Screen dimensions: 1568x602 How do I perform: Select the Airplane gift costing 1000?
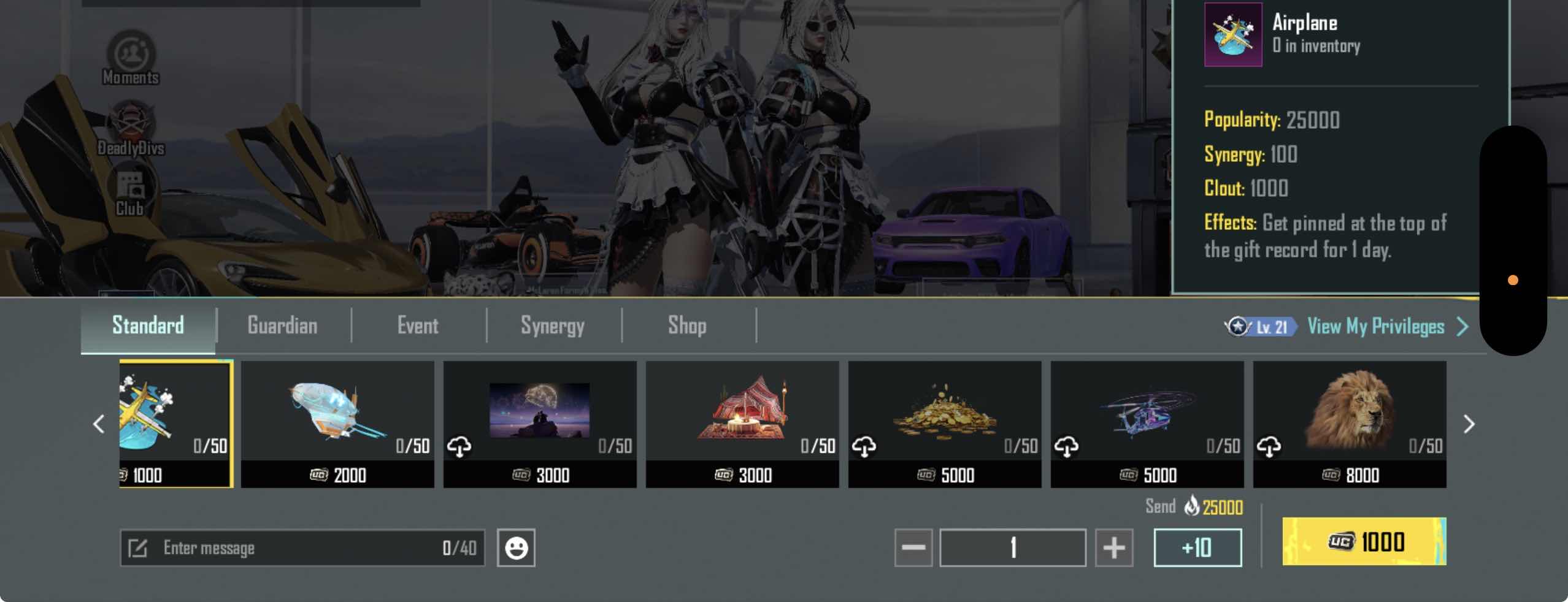(x=175, y=423)
